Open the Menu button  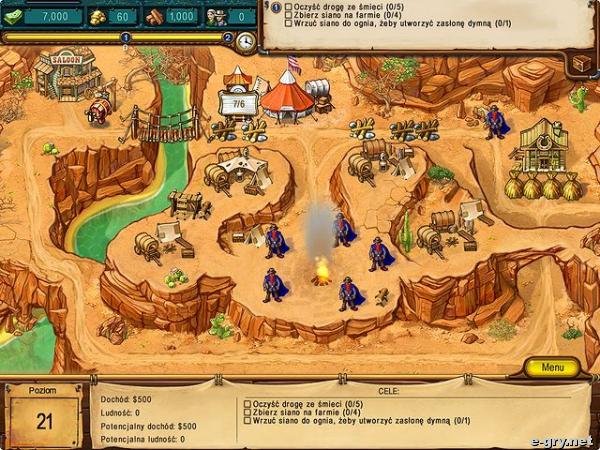pyautogui.click(x=553, y=368)
